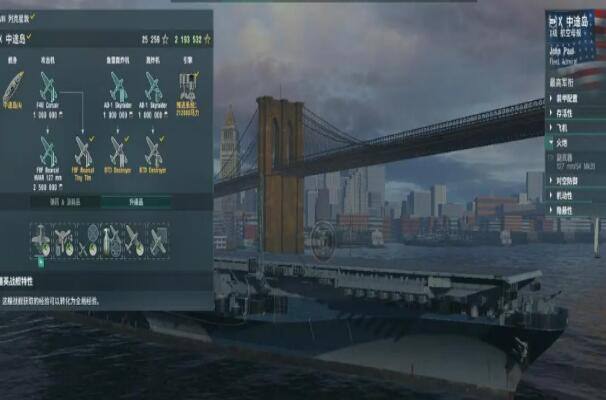This screenshot has height=400, width=606.
Task: Switch to the 升级品 tab
Action: coord(135,202)
